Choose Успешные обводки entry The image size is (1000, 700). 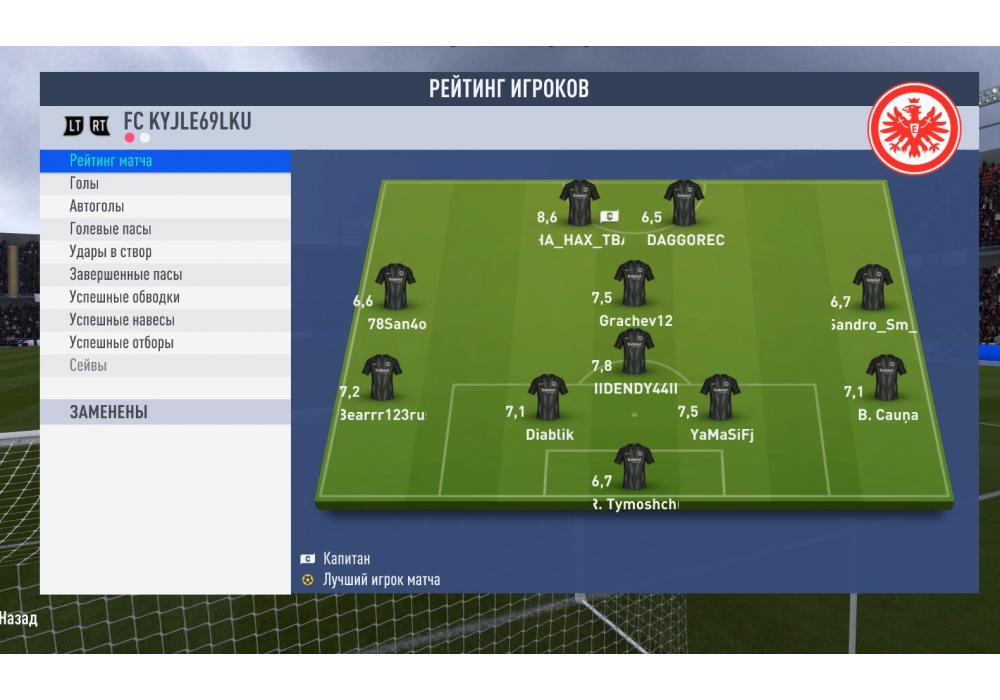coord(124,297)
